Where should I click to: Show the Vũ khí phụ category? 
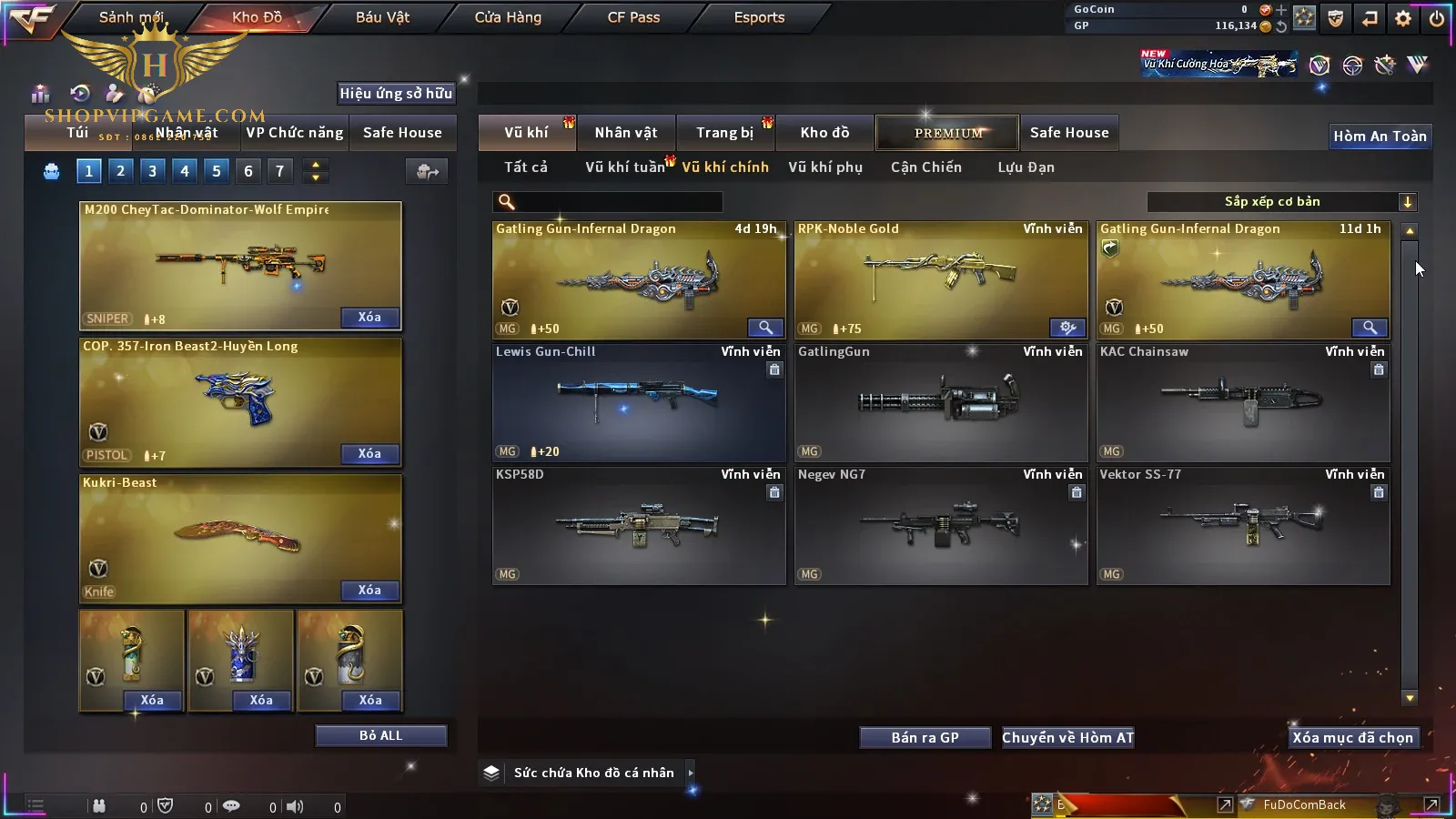click(825, 167)
